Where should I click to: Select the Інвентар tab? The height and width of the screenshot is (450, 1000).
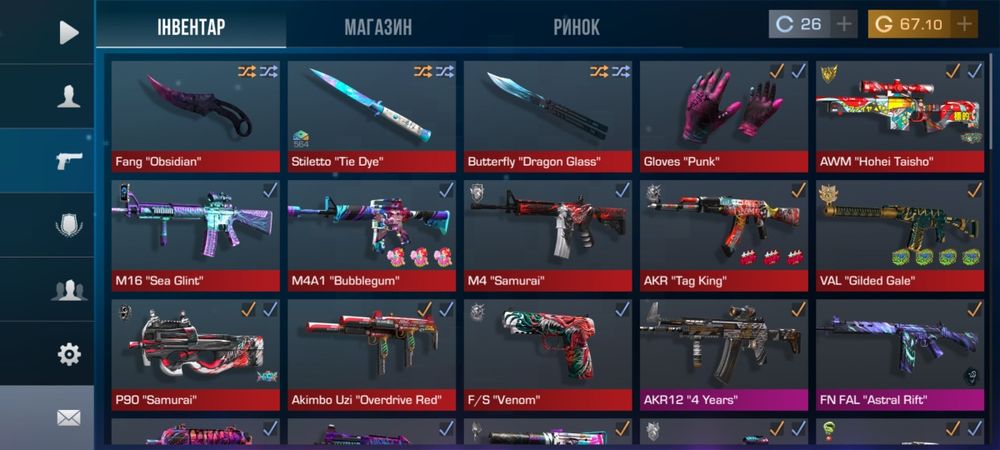[191, 27]
